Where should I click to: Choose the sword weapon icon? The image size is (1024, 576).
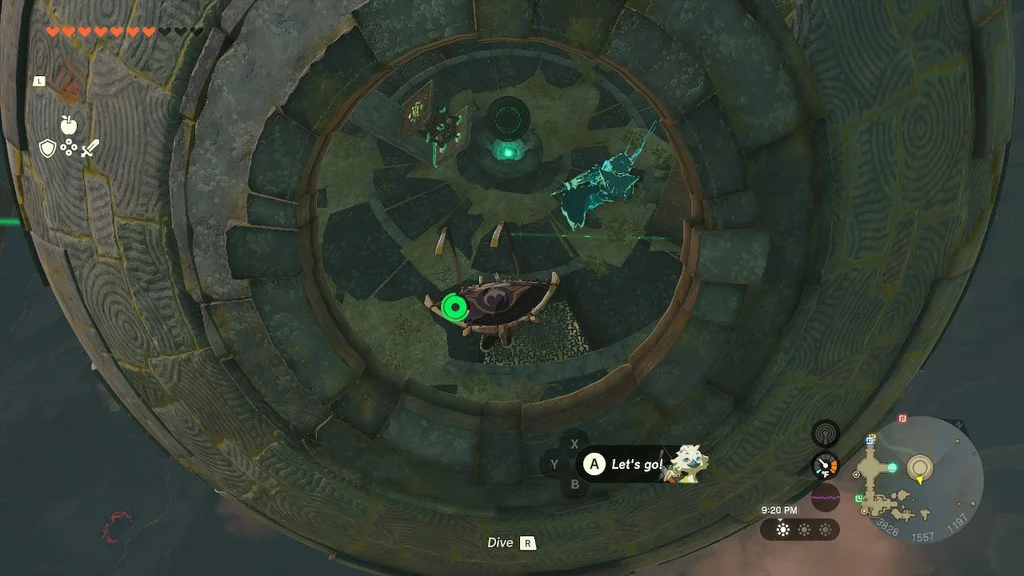tap(89, 149)
